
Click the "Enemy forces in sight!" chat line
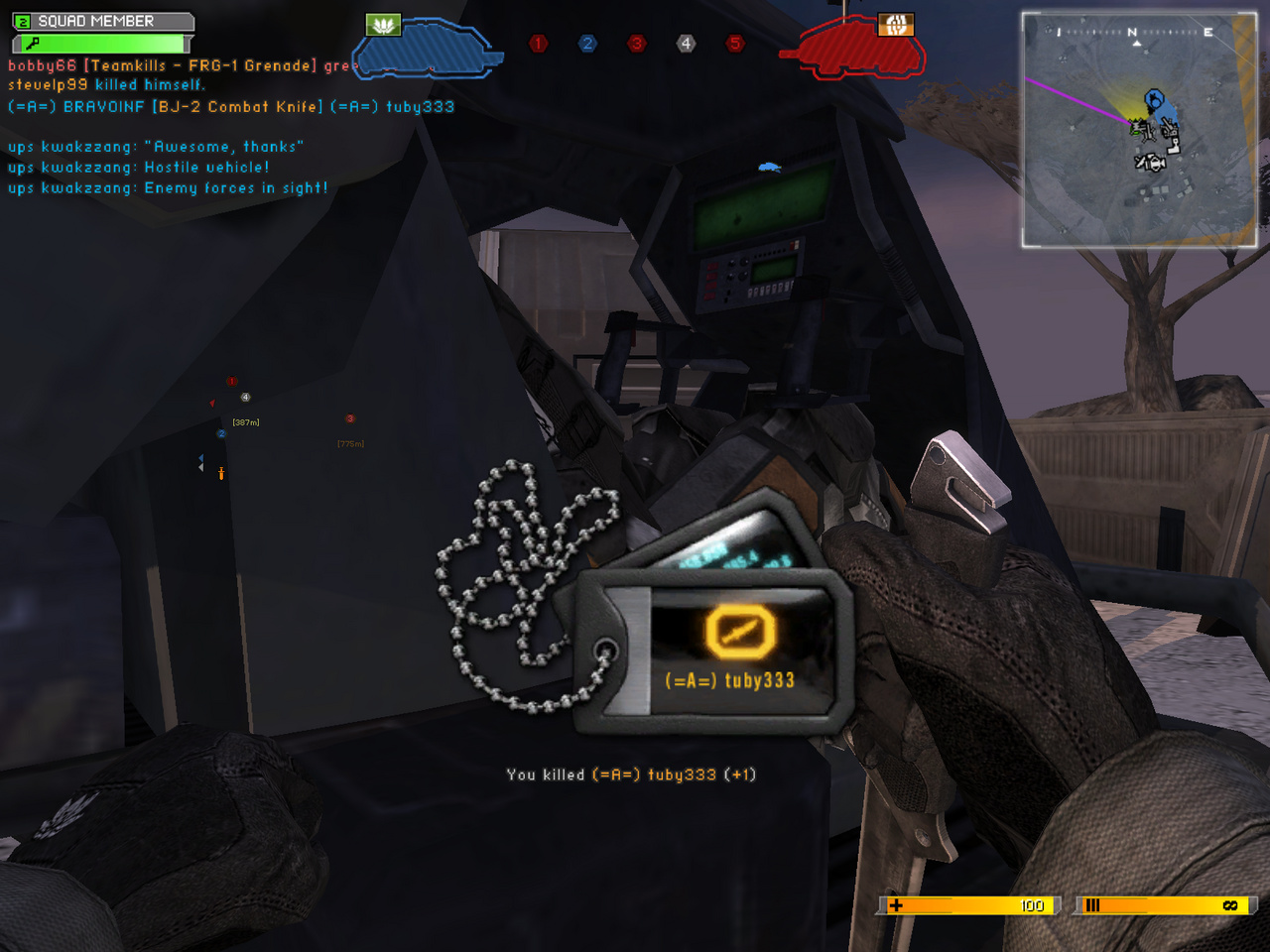pyautogui.click(x=168, y=187)
